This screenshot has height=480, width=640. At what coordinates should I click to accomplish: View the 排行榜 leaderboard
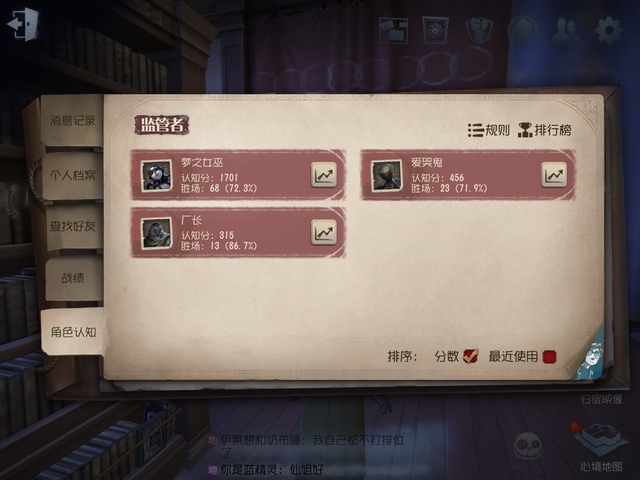[545, 130]
